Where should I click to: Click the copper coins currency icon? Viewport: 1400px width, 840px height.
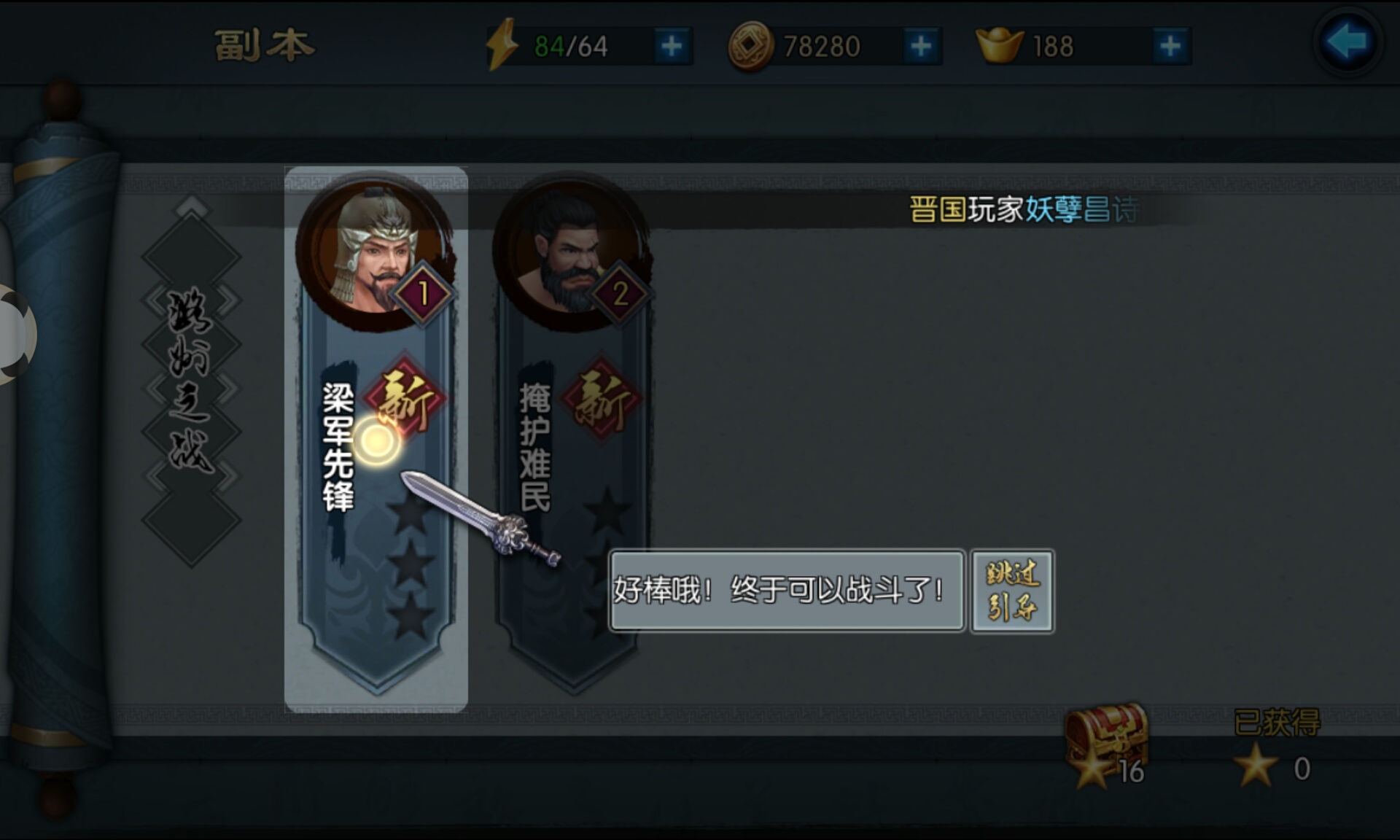(750, 45)
